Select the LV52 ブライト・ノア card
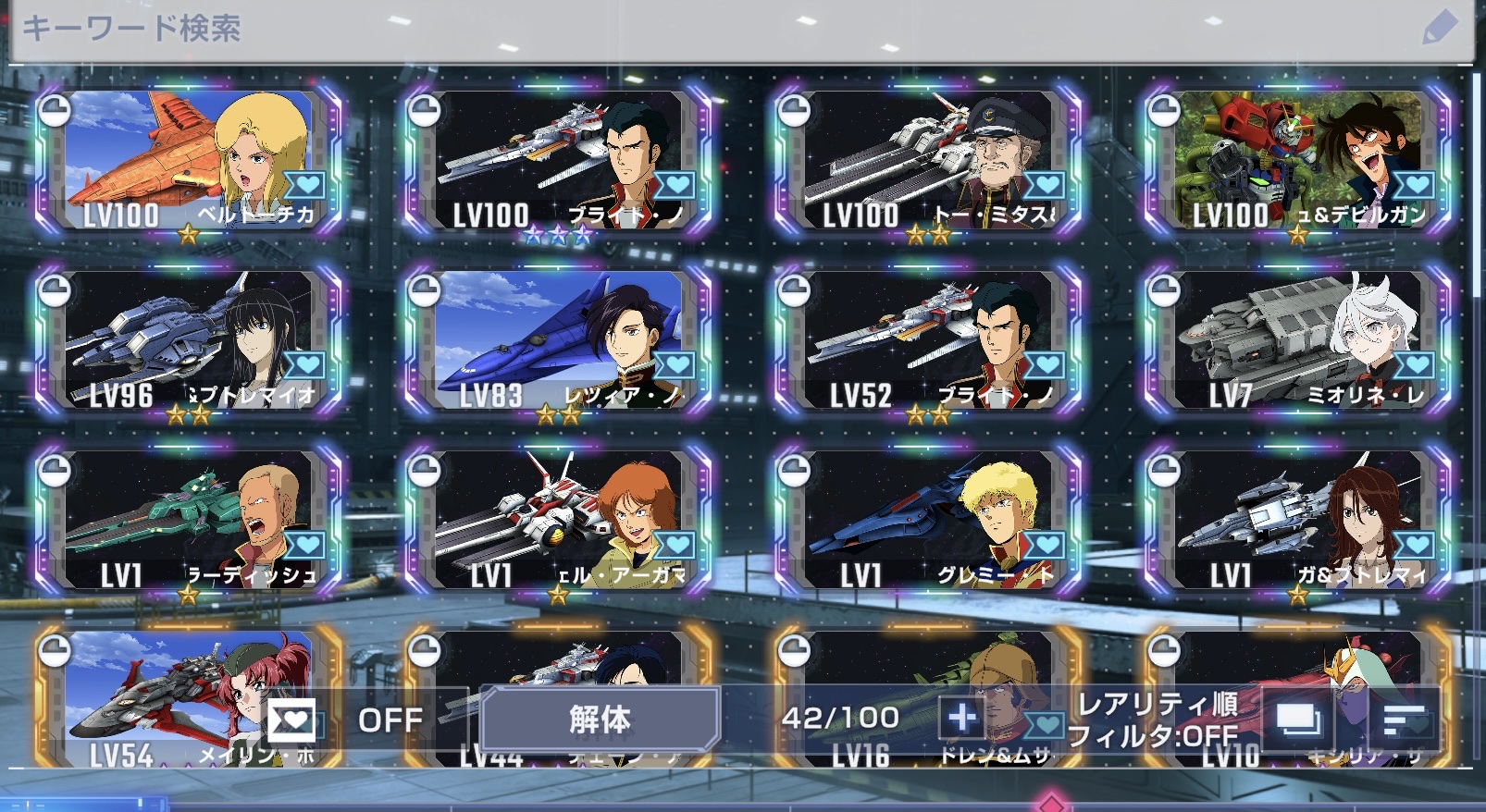This screenshot has width=1486, height=812. [929, 341]
